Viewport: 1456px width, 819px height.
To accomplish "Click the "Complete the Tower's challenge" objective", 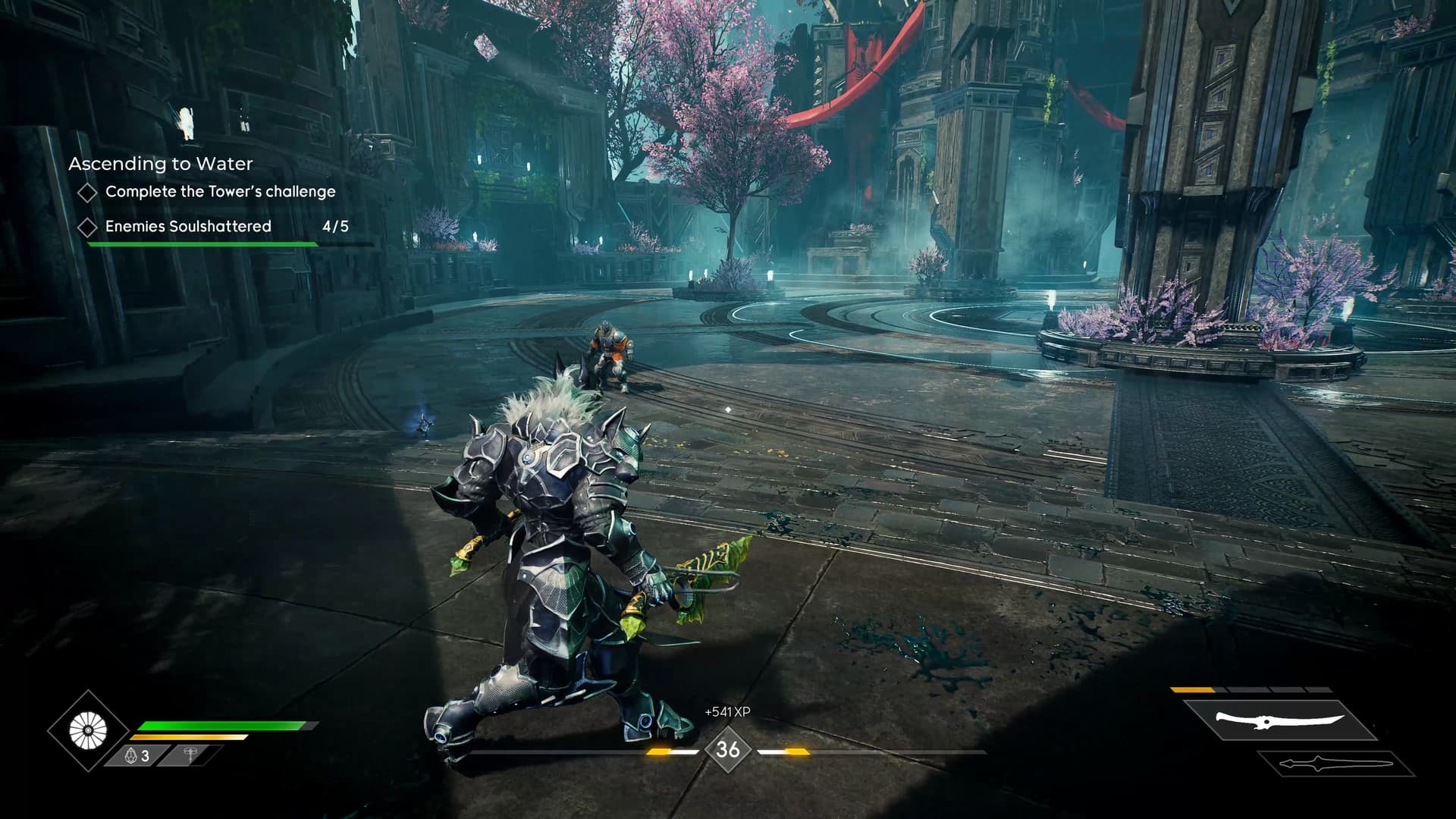I will pyautogui.click(x=220, y=192).
